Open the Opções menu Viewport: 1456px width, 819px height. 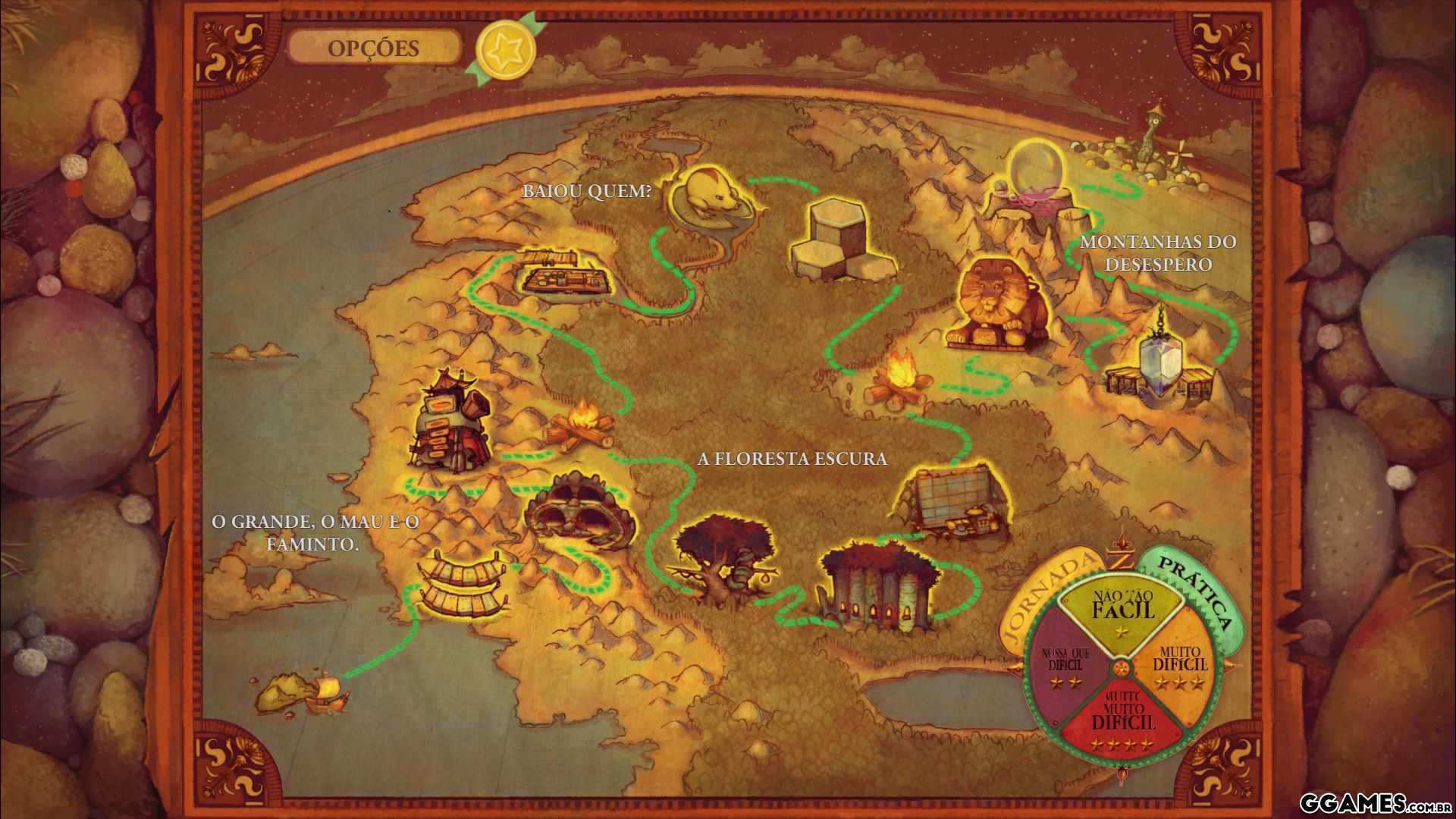point(373,49)
